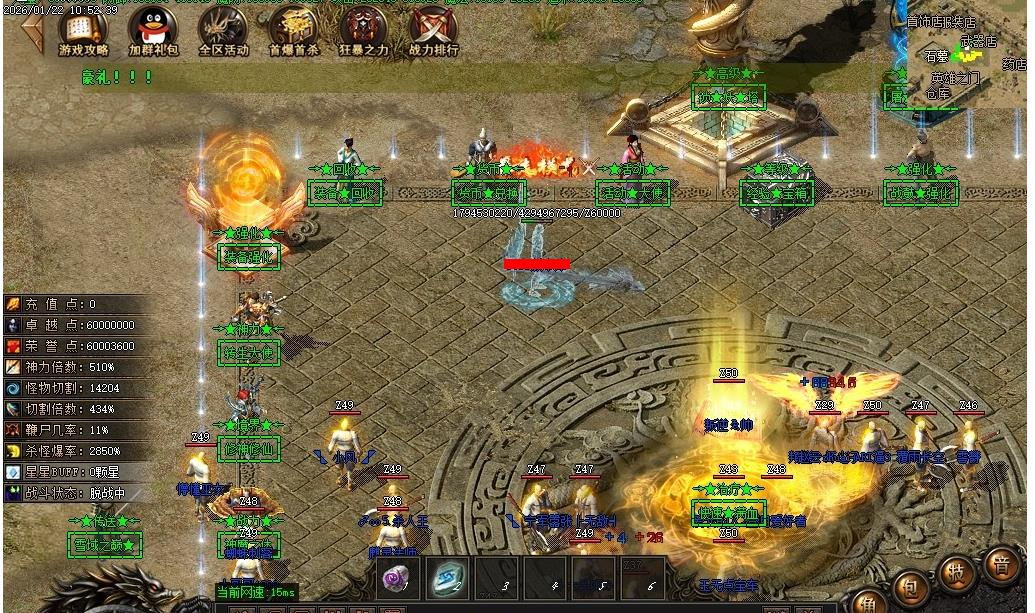Screen dimensions: 1035x613
Task: Open the character sheet via the 角 button
Action: click(x=868, y=603)
